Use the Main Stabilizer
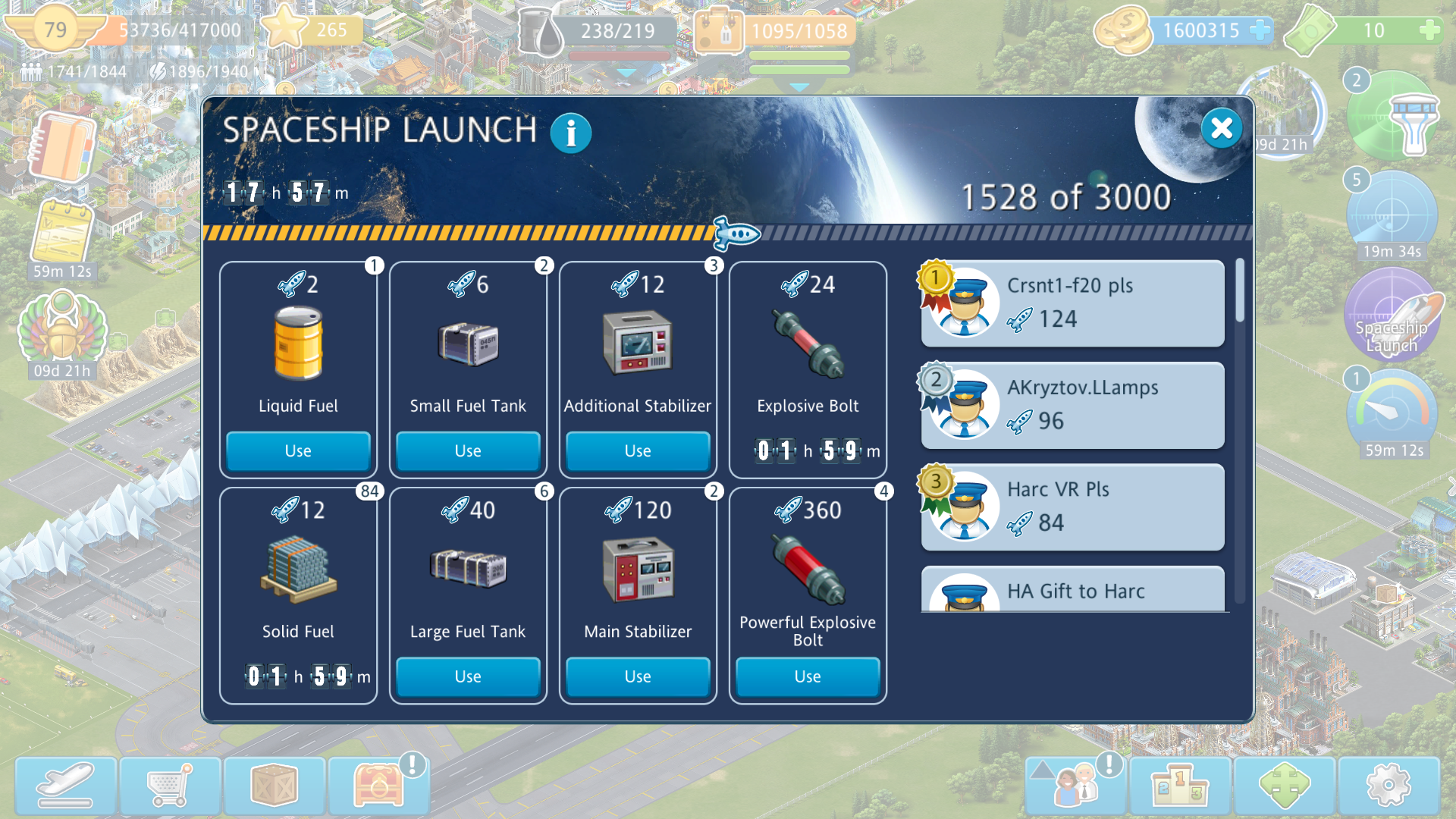Screen dimensions: 1456x819 pos(638,676)
